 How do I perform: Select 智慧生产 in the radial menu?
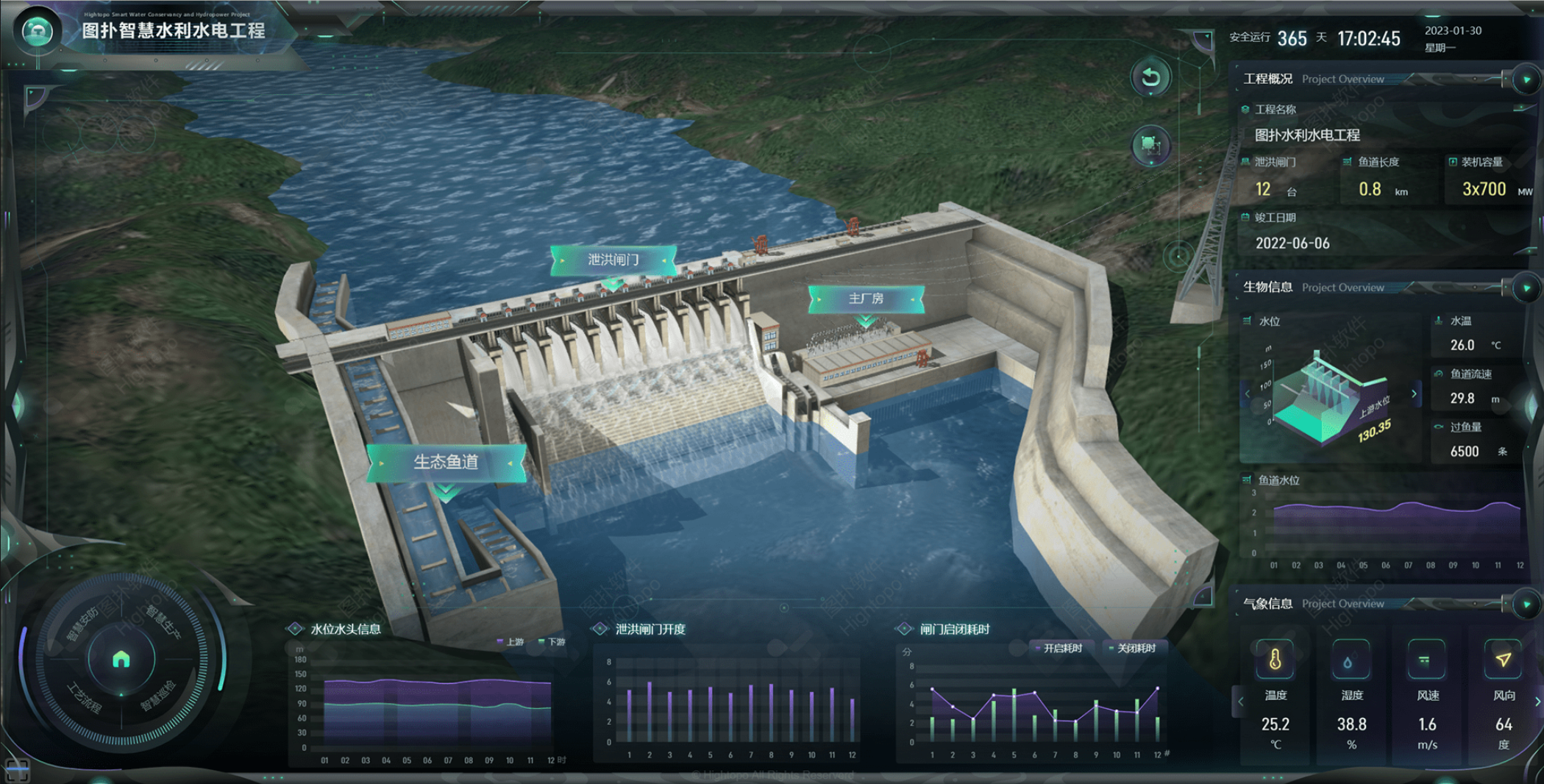coord(163,621)
